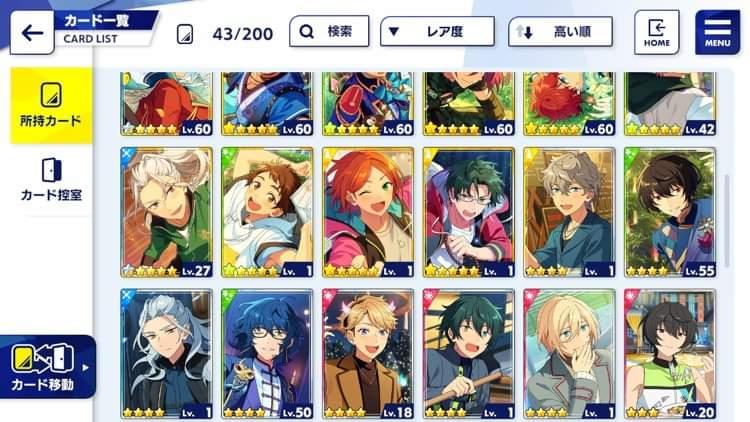Screen dimensions: 750x422
Task: Select the brown-haired reclining Lv.1 card
Action: (267, 212)
